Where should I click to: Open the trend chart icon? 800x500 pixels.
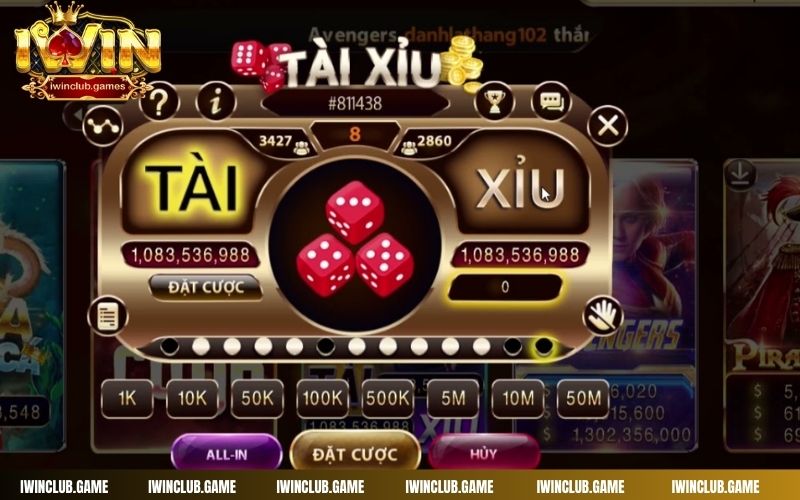pos(102,125)
